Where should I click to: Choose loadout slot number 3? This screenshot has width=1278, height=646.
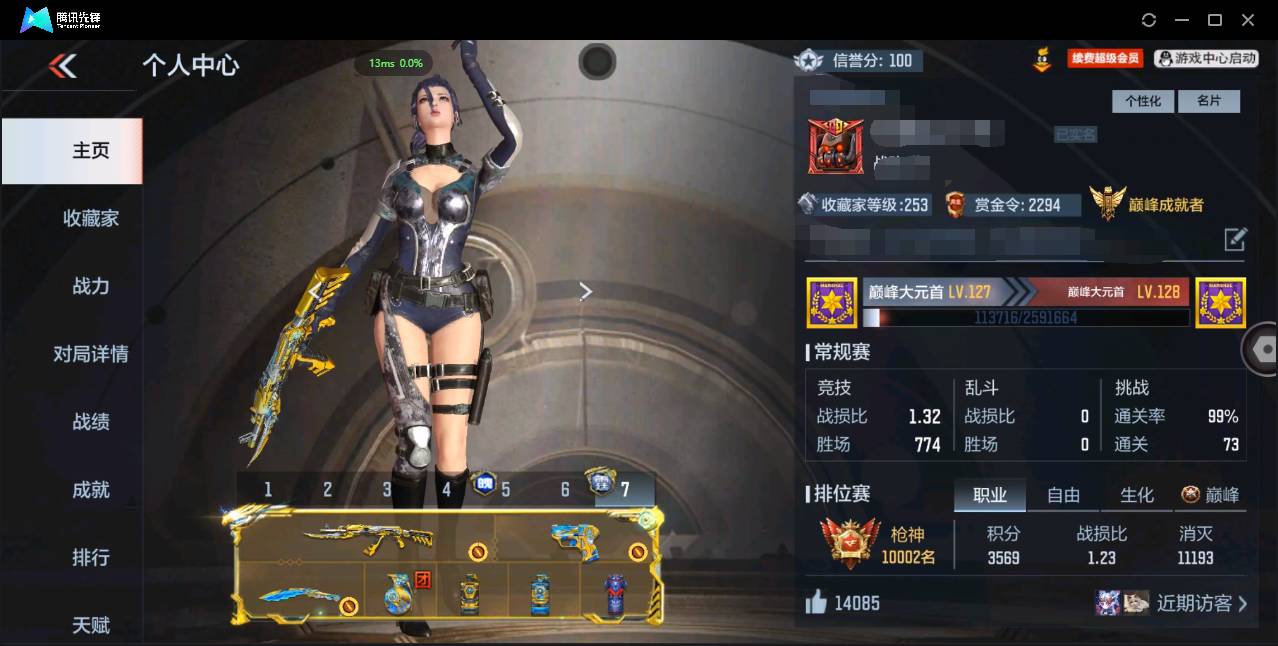coord(387,489)
